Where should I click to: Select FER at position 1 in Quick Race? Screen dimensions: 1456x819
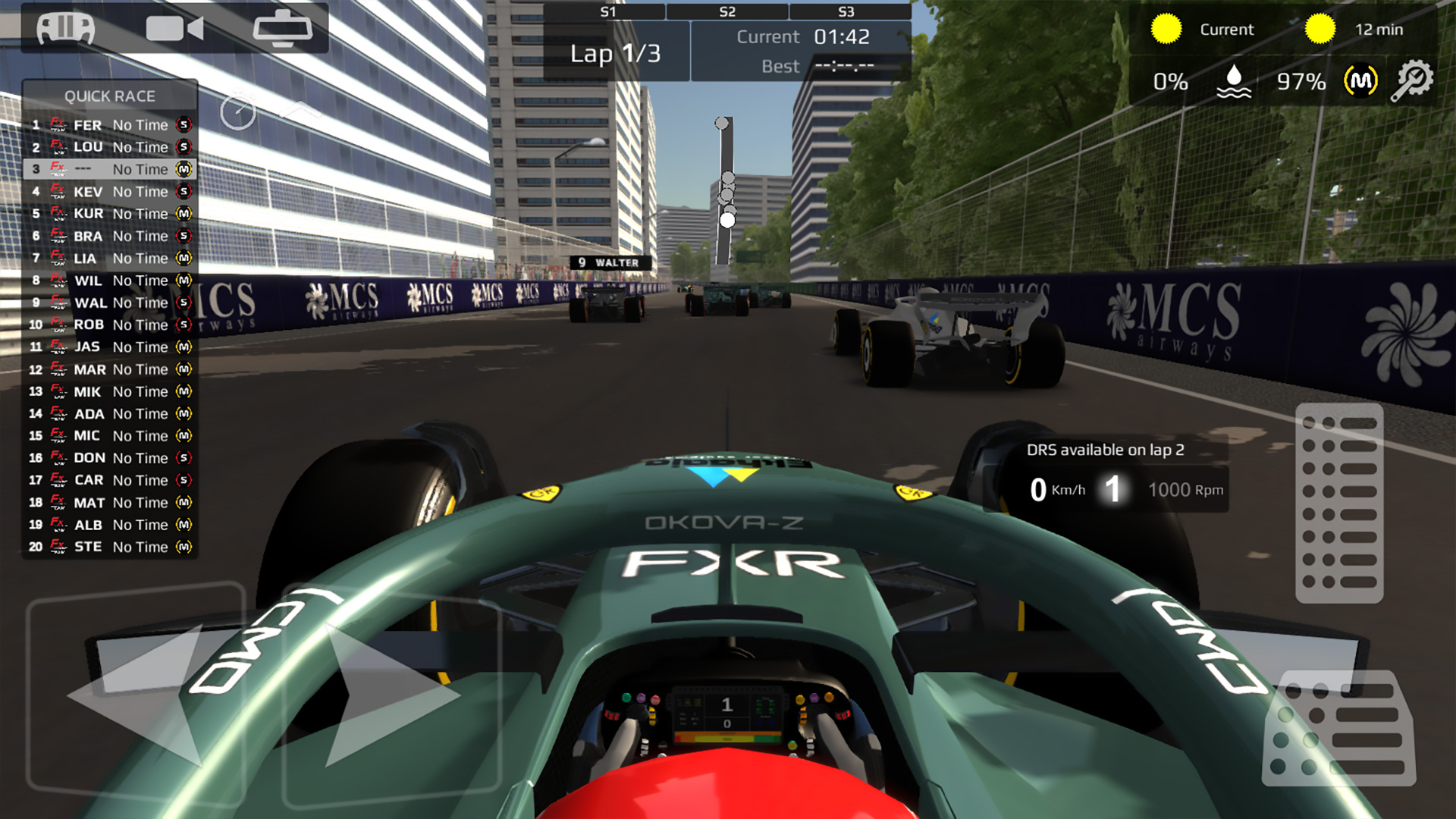point(110,125)
